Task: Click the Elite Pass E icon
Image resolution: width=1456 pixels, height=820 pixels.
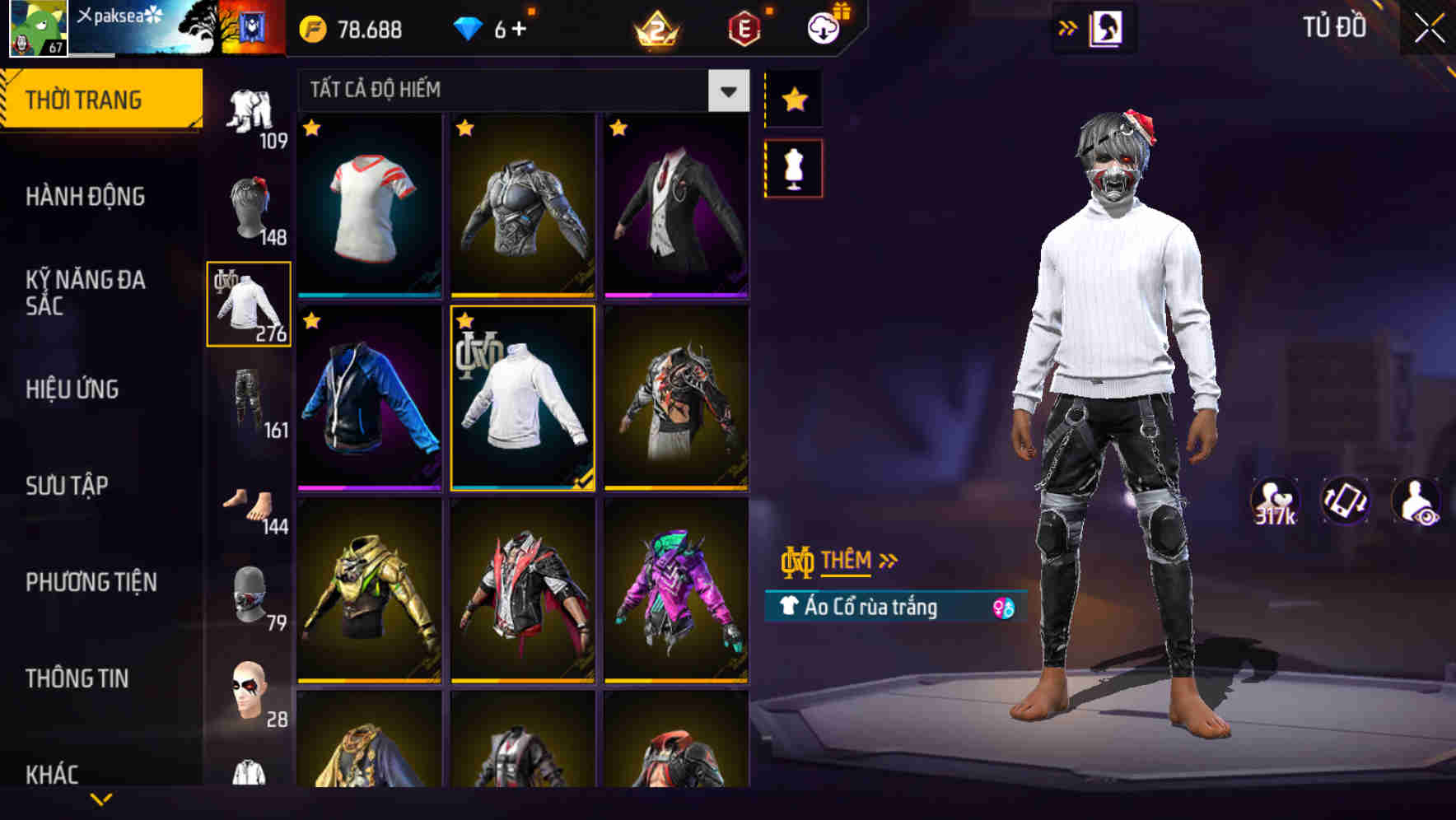Action: point(744,27)
